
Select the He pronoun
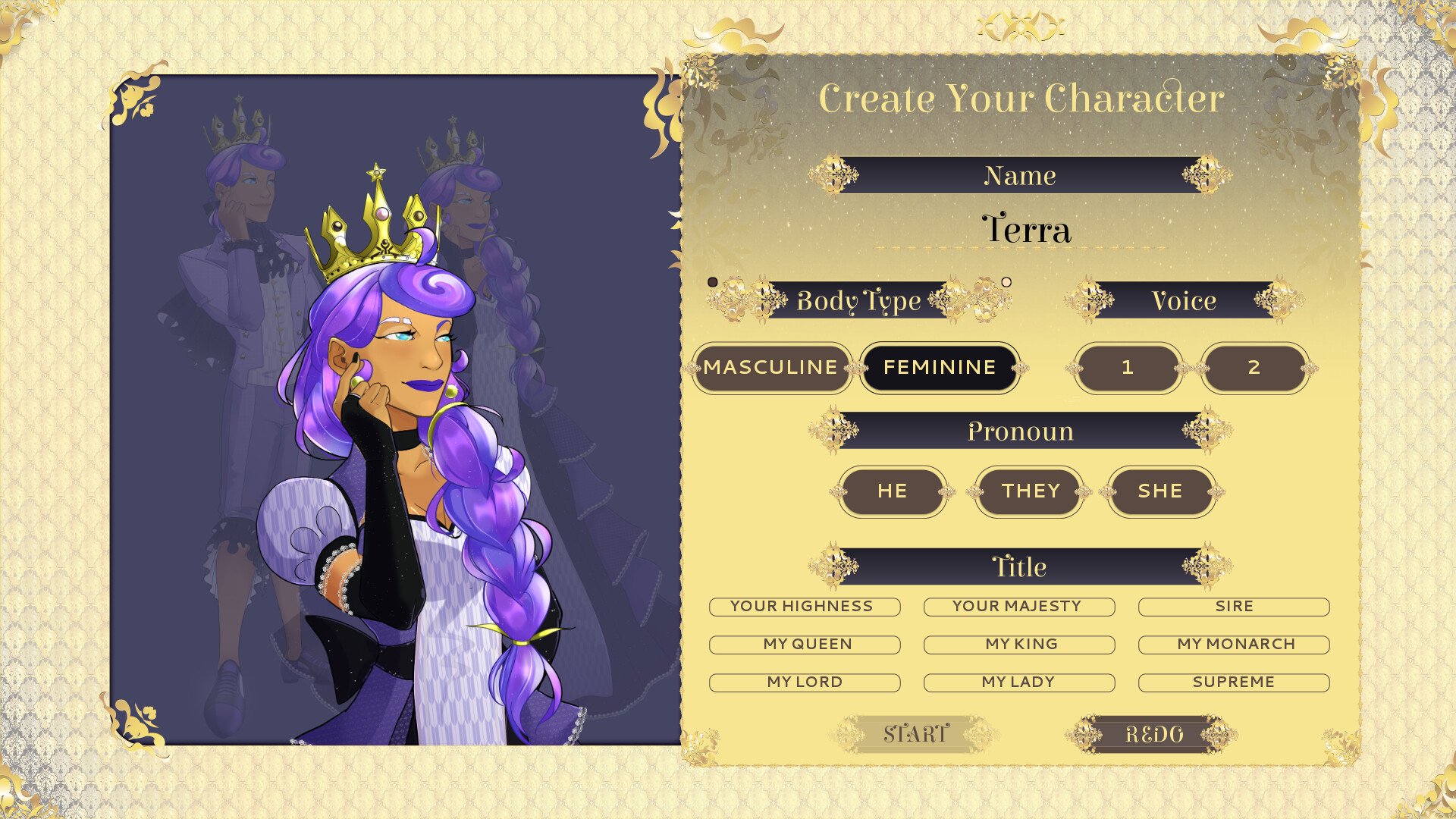point(893,491)
